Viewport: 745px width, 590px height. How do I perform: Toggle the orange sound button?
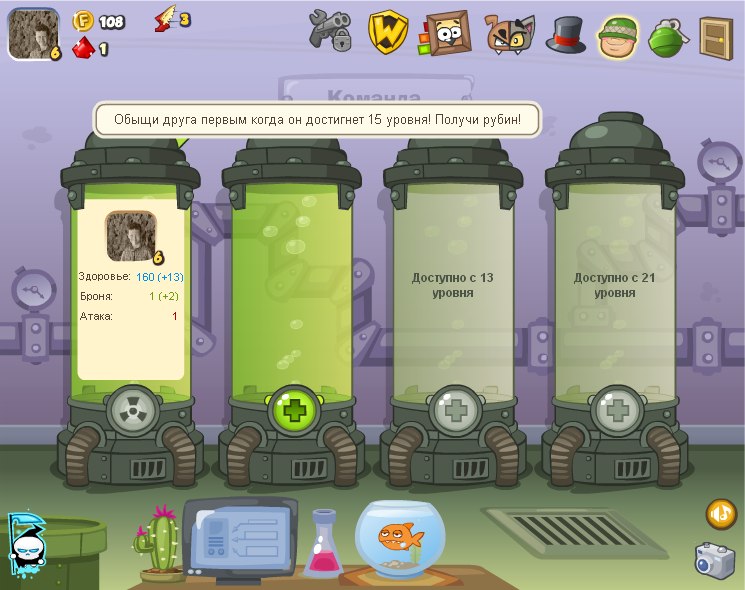[721, 514]
